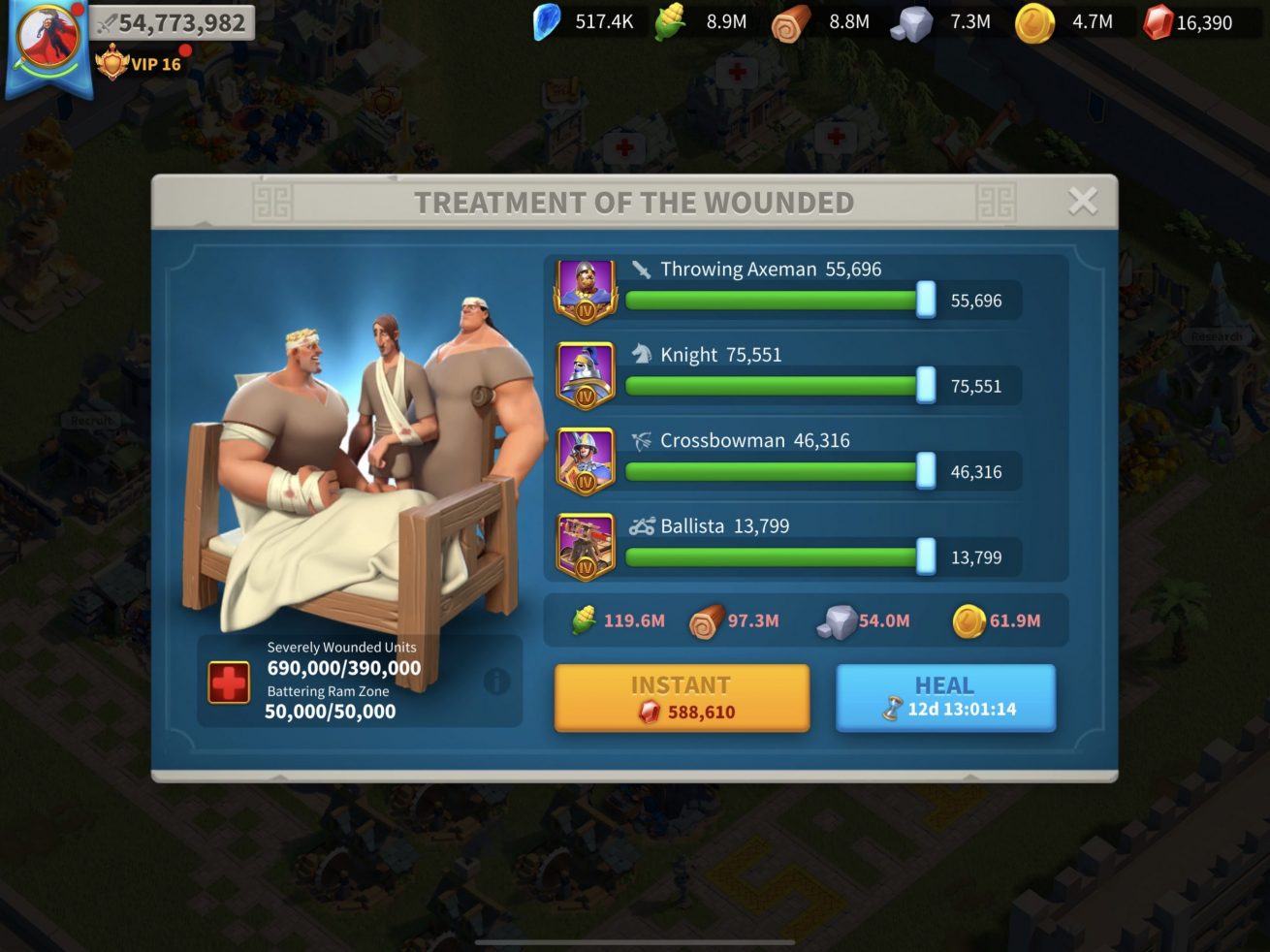The height and width of the screenshot is (952, 1270).
Task: Adjust the Ballista amount slider
Action: [x=926, y=557]
